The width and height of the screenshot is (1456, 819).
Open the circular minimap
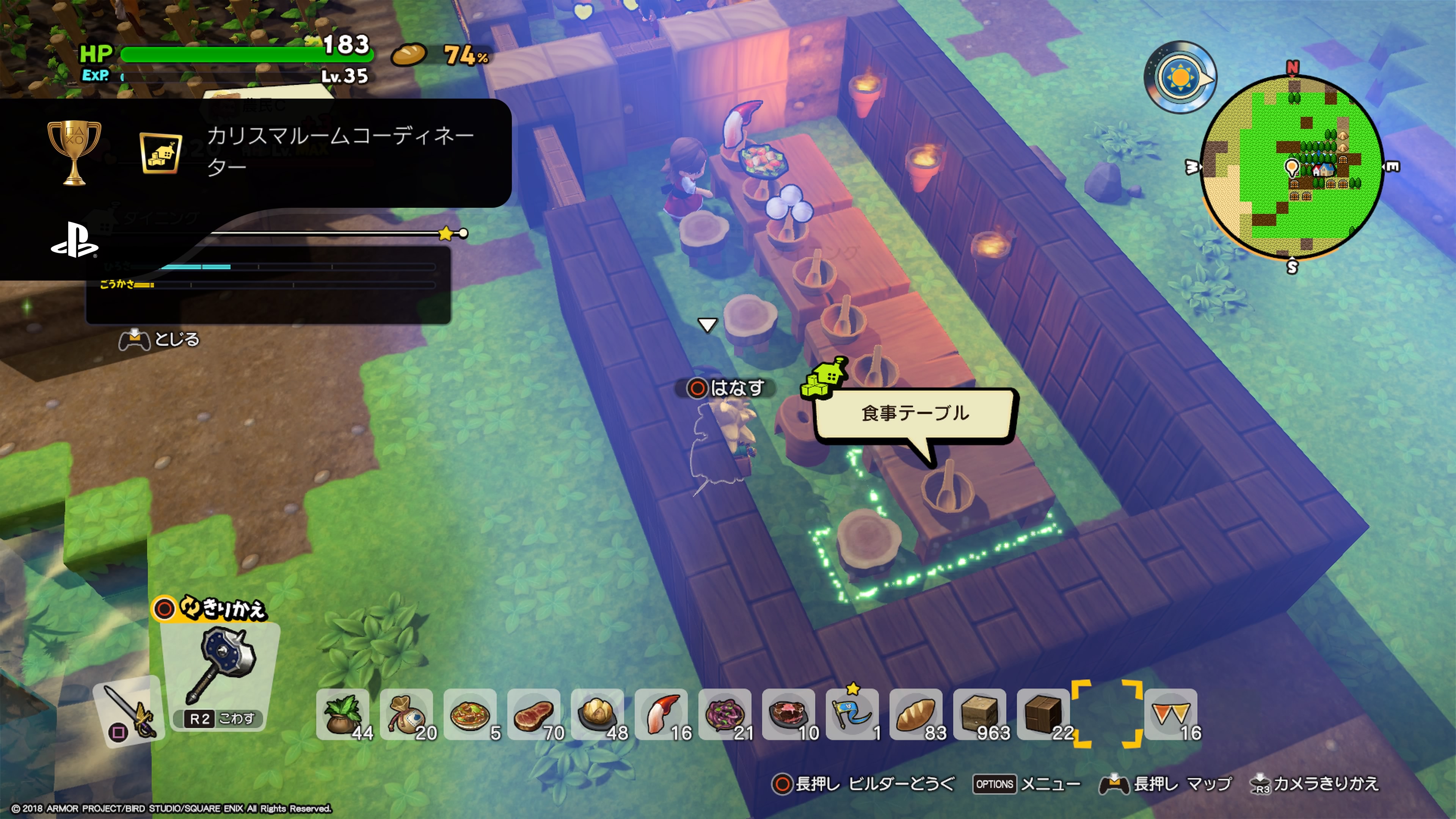[x=1292, y=167]
